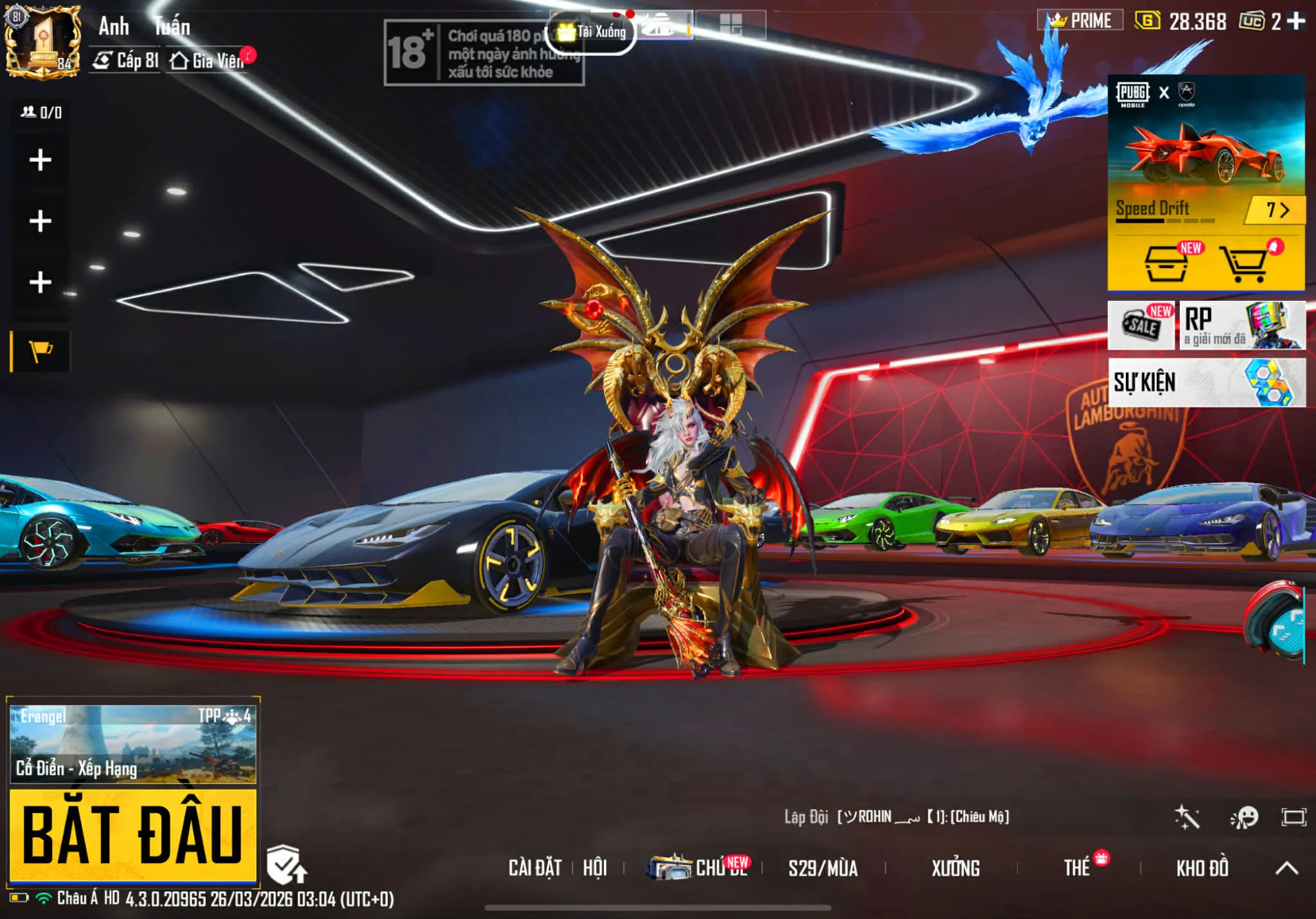Screen dimensions: 1316x919
Task: Expand the bottom menu arrow
Action: click(1287, 868)
